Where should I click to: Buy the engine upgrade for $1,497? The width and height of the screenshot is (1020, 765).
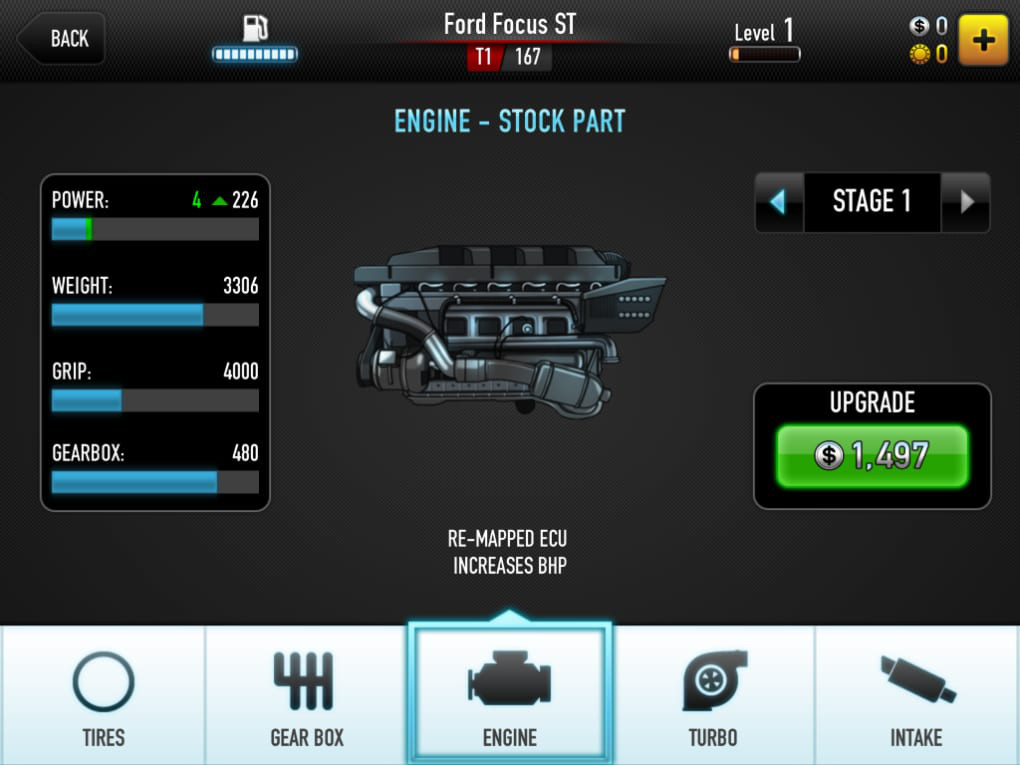point(872,456)
